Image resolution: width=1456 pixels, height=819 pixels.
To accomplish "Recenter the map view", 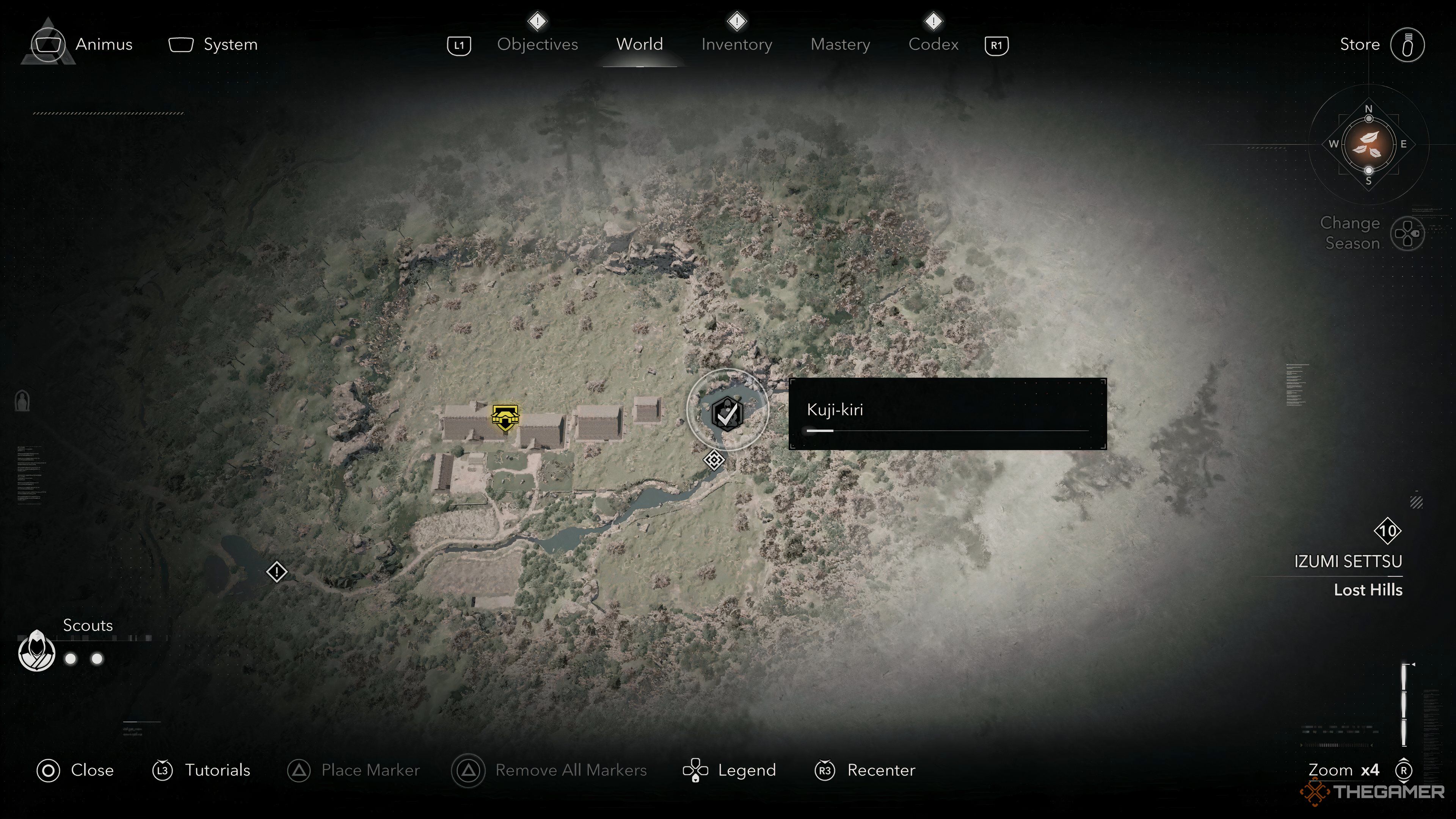I will point(865,770).
